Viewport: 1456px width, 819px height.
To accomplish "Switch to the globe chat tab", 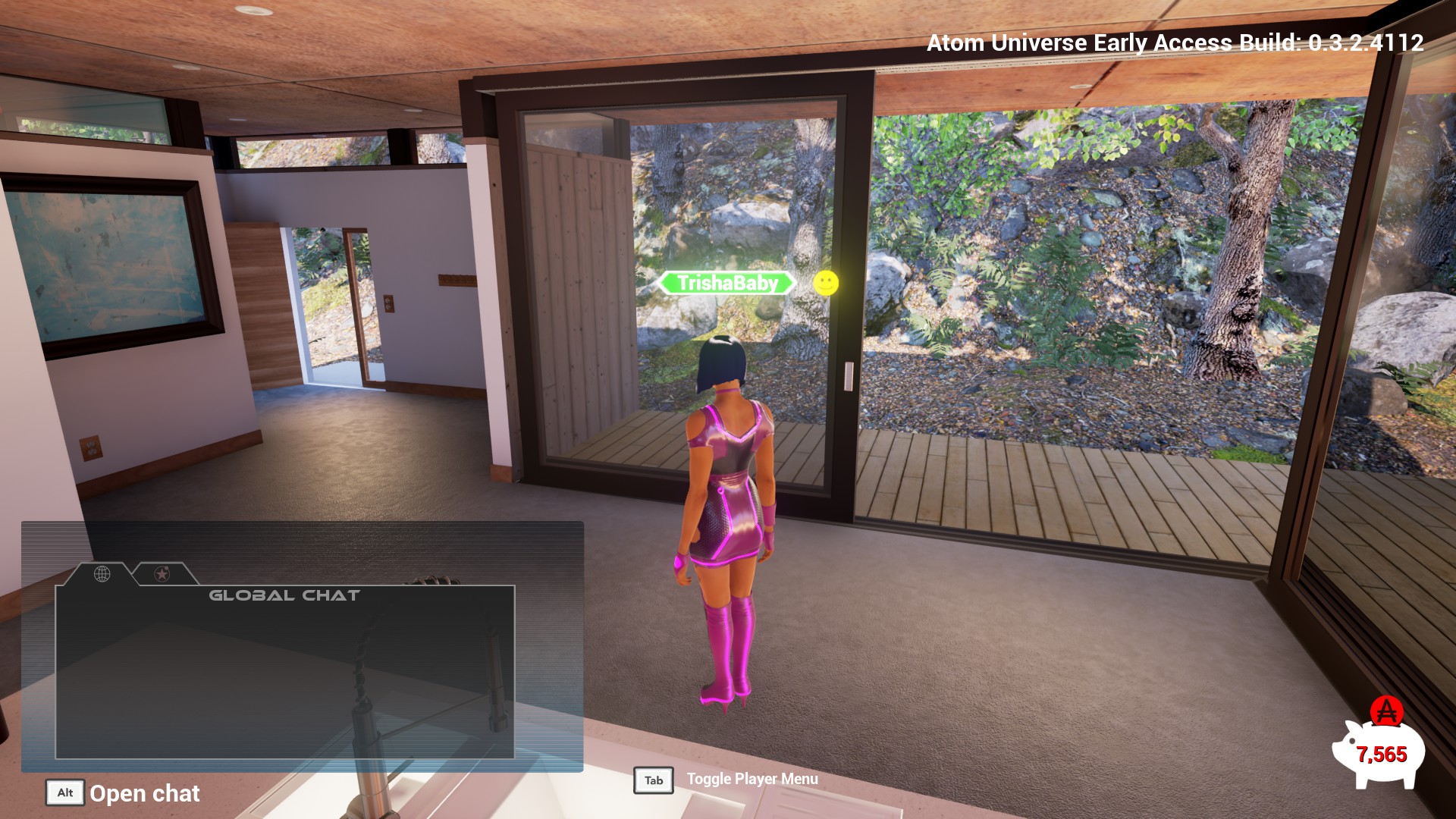I will (102, 574).
